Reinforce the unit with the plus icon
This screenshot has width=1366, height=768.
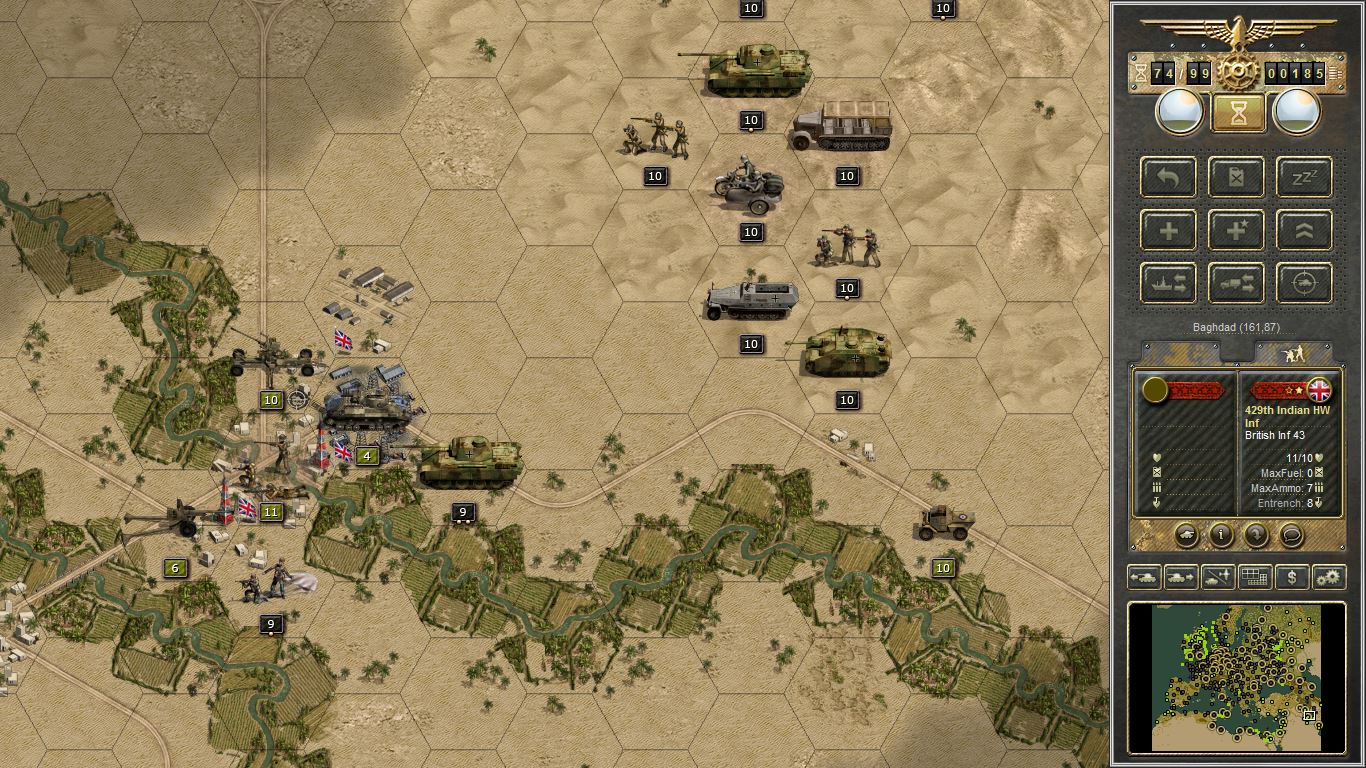1168,230
